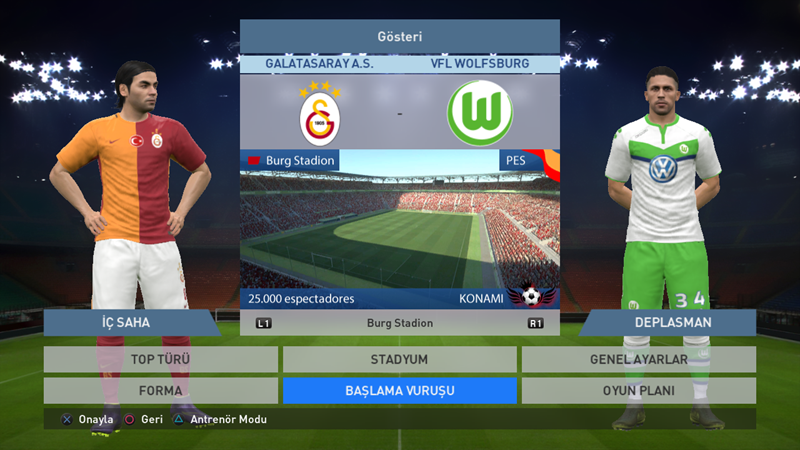
Task: Select the İÇ SAHA home team panel
Action: point(130,322)
